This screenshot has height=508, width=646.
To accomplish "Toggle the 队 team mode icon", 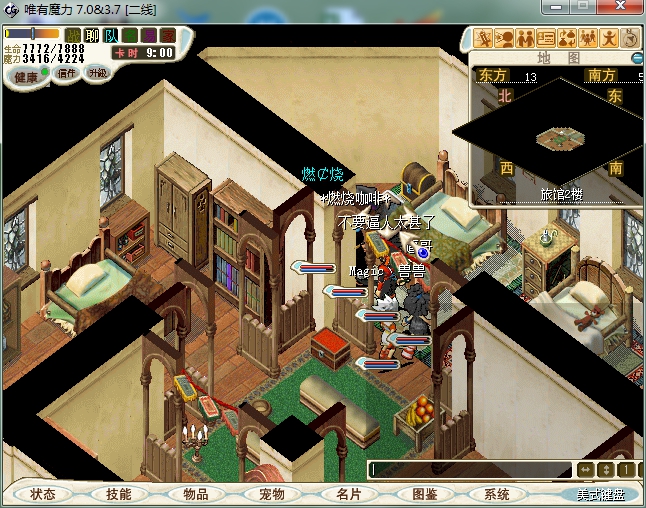I will [109, 36].
